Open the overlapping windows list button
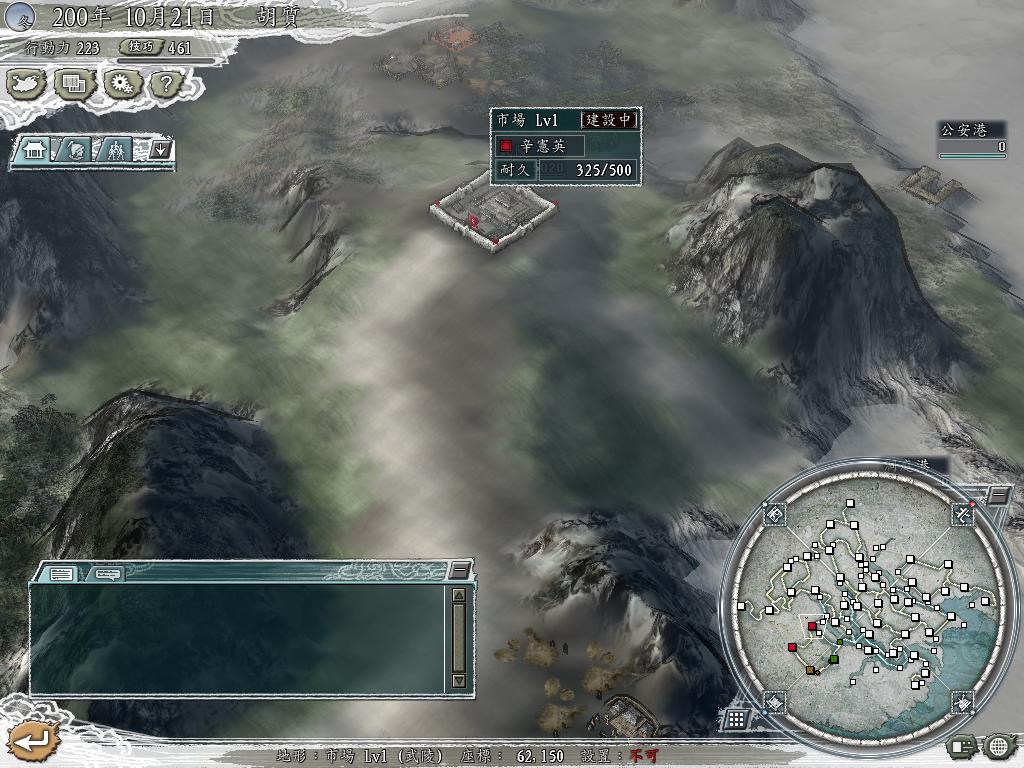 (x=73, y=84)
